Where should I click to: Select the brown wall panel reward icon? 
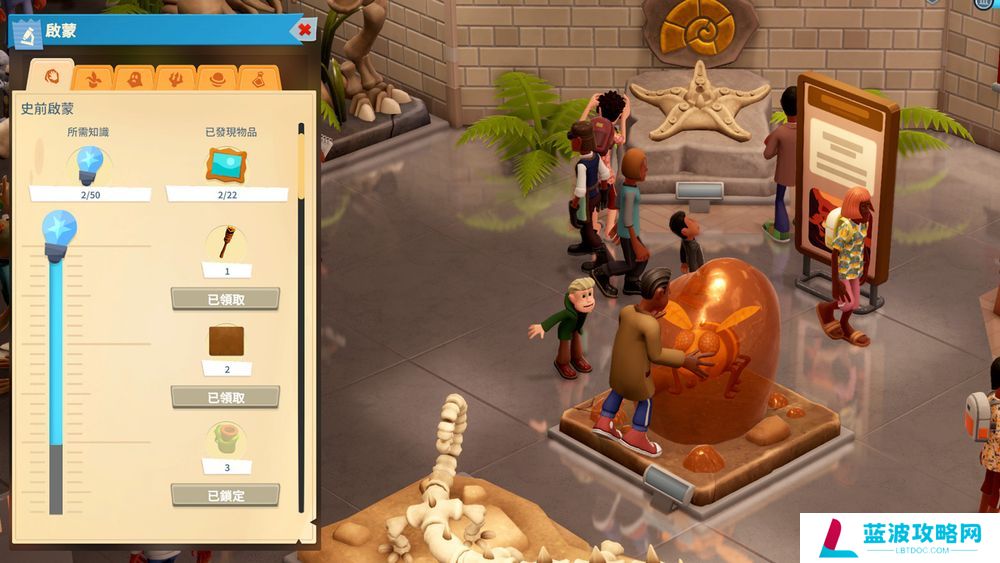pyautogui.click(x=225, y=341)
